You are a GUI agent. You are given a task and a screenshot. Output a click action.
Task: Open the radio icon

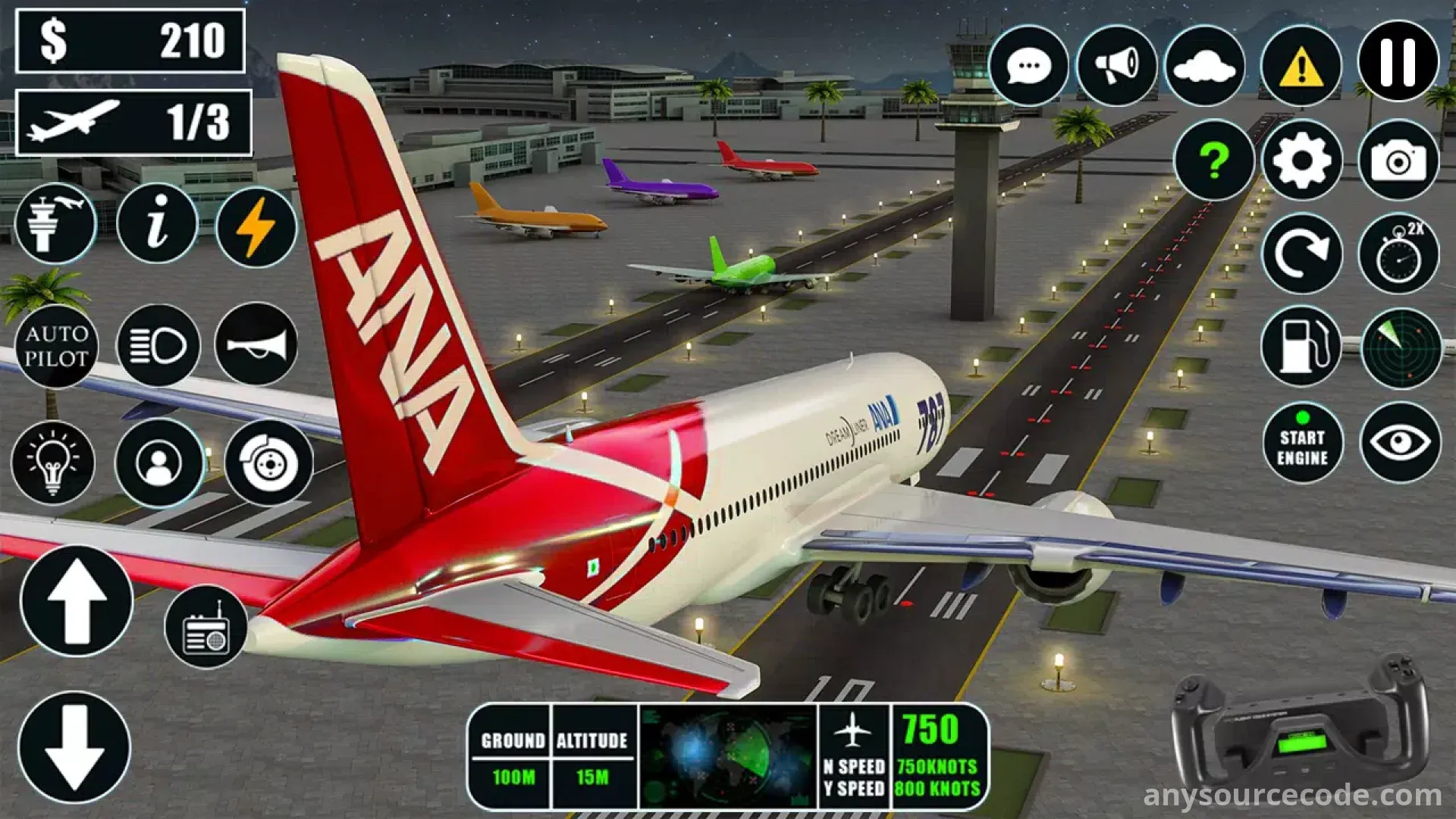coord(206,628)
